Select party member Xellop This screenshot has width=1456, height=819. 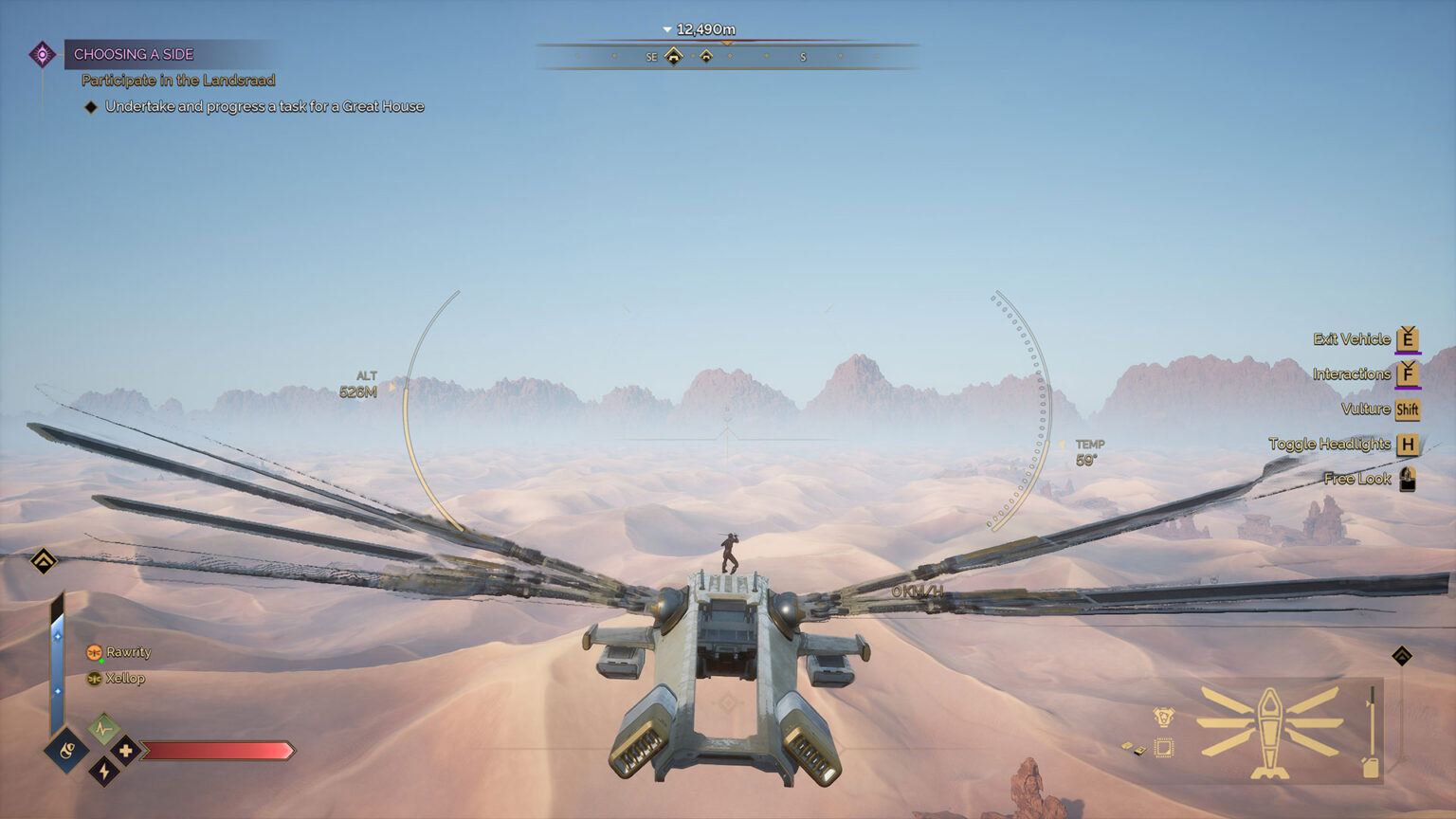pyautogui.click(x=124, y=679)
